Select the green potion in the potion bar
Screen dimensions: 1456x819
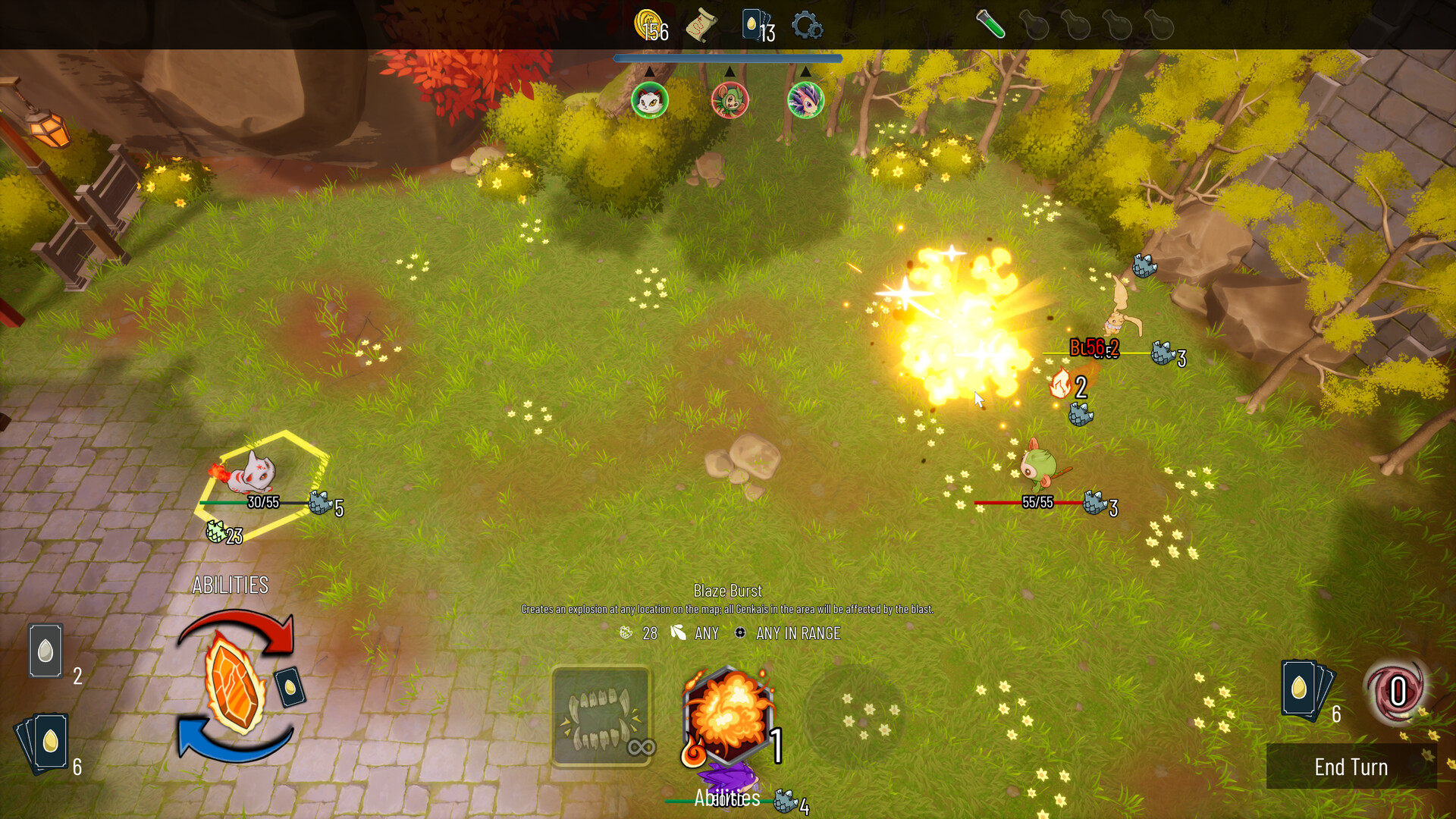click(990, 27)
